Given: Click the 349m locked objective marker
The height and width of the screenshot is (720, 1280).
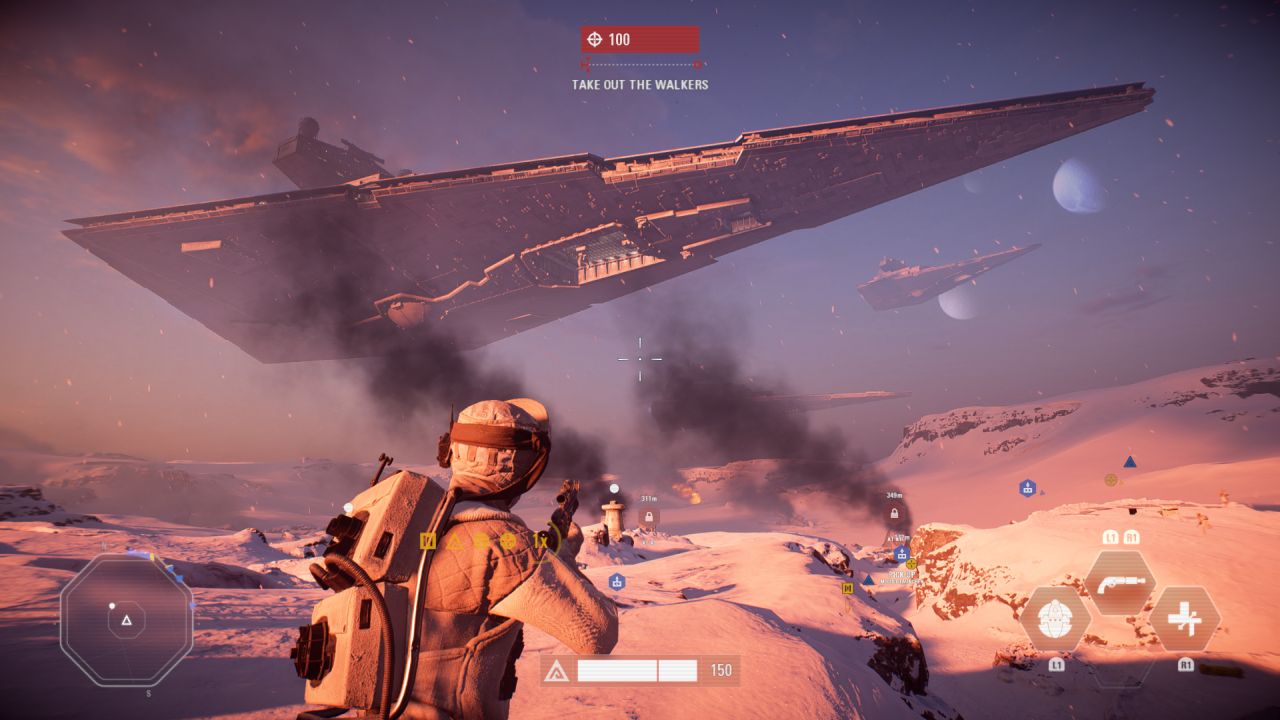Looking at the screenshot, I should pos(895,513).
